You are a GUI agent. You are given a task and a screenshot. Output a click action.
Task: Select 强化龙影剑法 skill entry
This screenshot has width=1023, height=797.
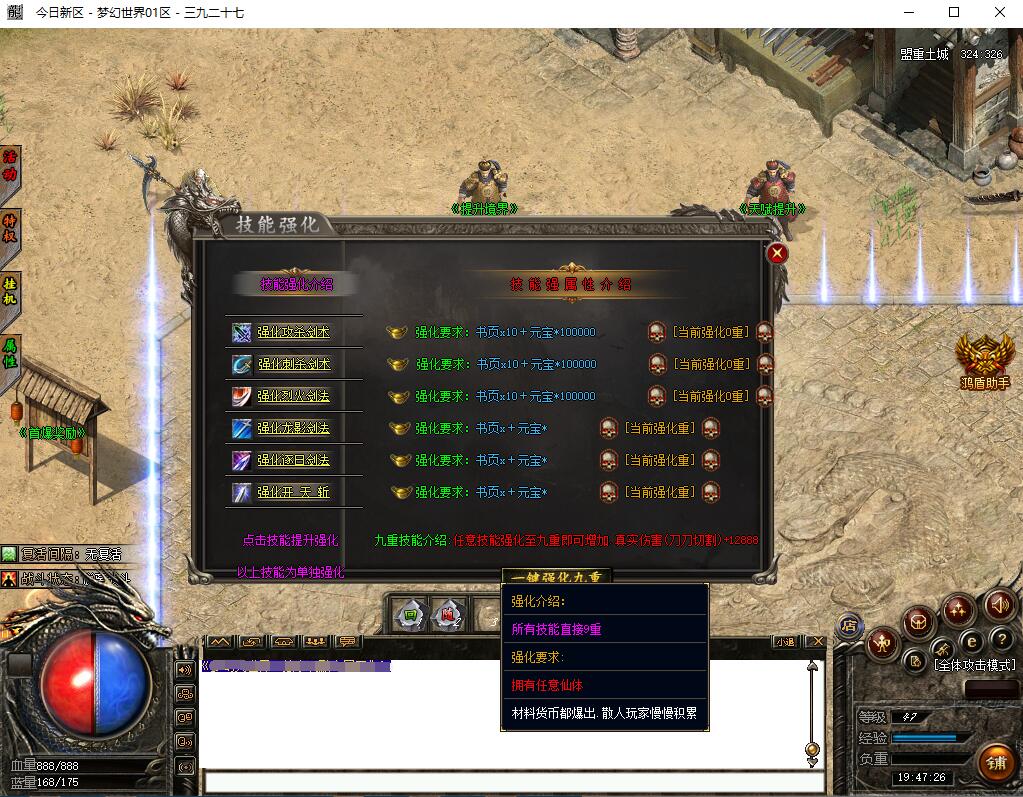(293, 428)
